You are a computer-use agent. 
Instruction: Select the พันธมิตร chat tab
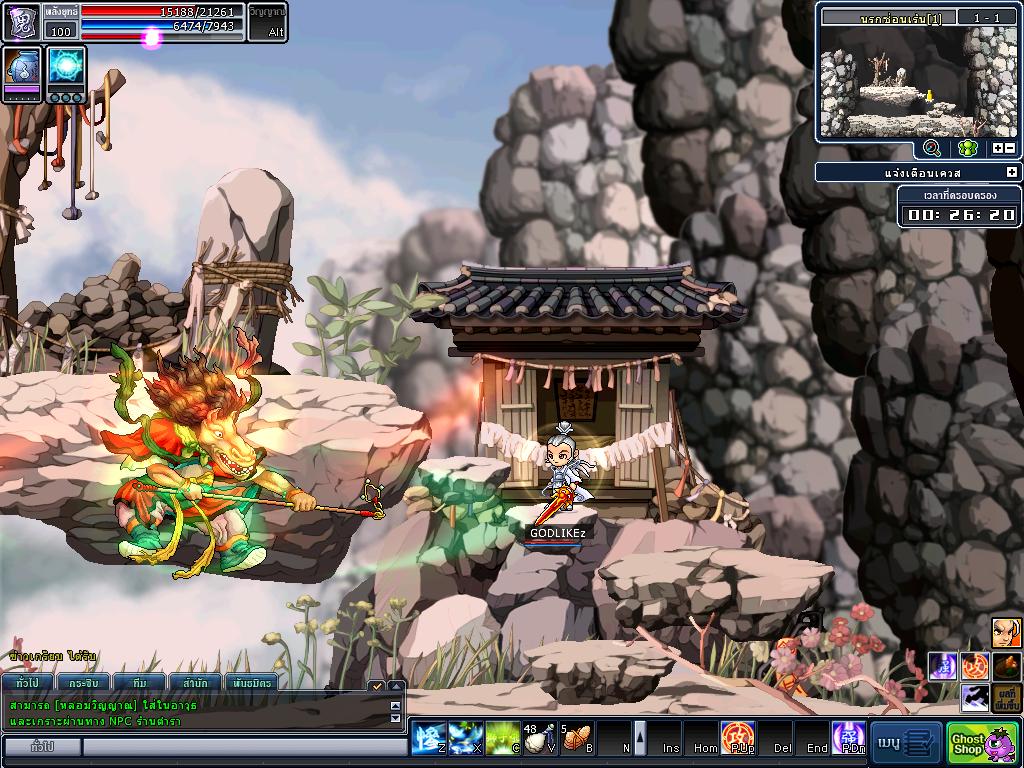[x=250, y=683]
